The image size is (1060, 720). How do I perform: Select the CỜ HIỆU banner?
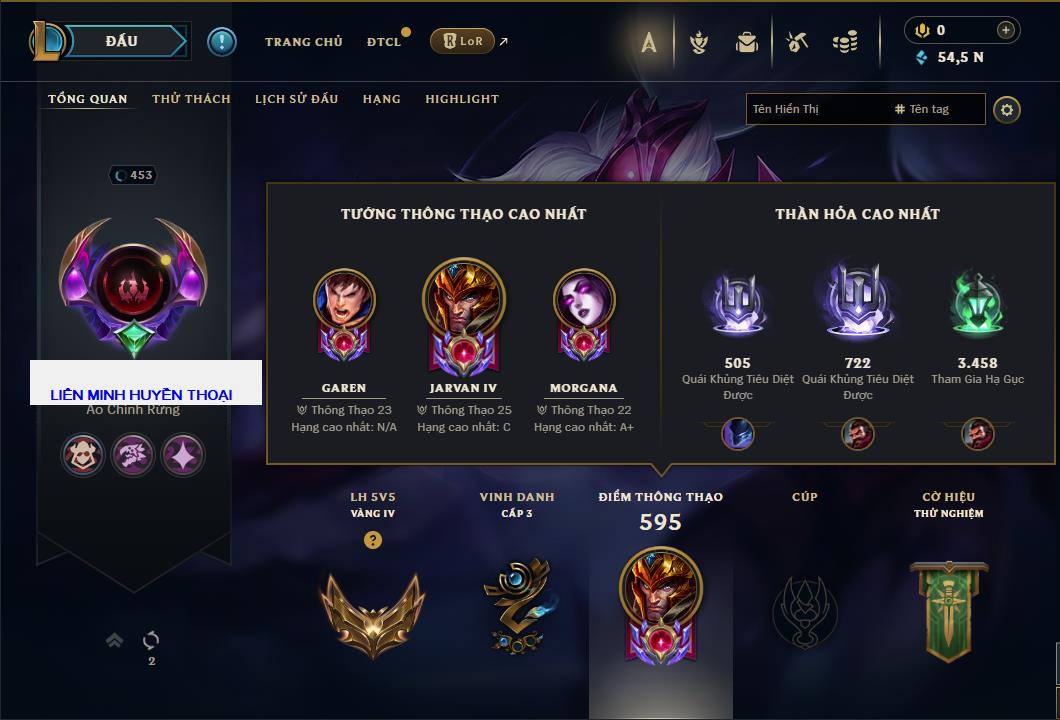pos(948,610)
